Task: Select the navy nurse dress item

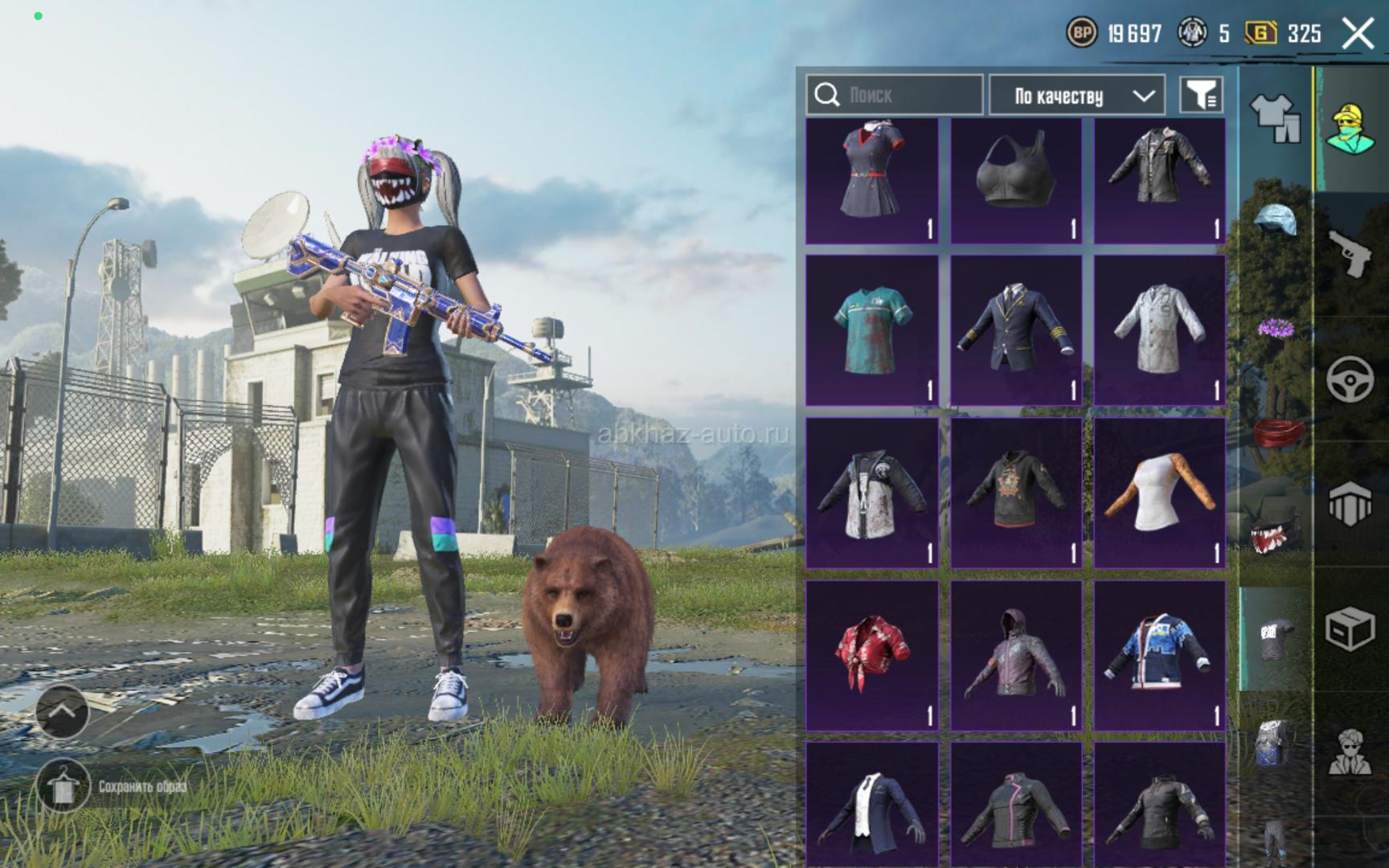Action: pyautogui.click(x=872, y=181)
